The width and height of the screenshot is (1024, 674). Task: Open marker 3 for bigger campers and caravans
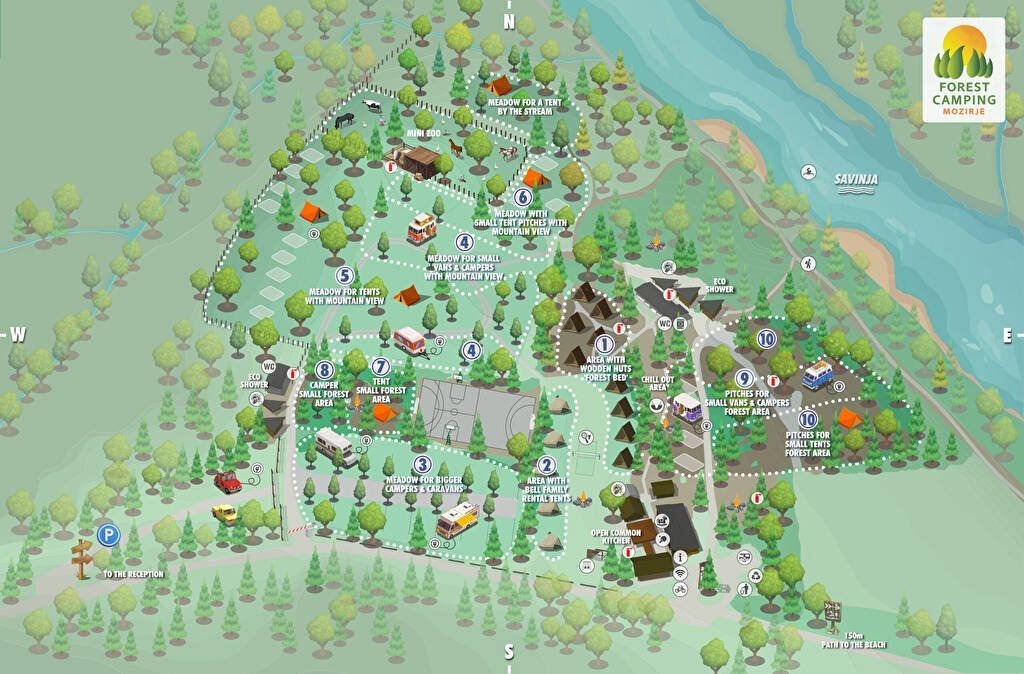[423, 465]
